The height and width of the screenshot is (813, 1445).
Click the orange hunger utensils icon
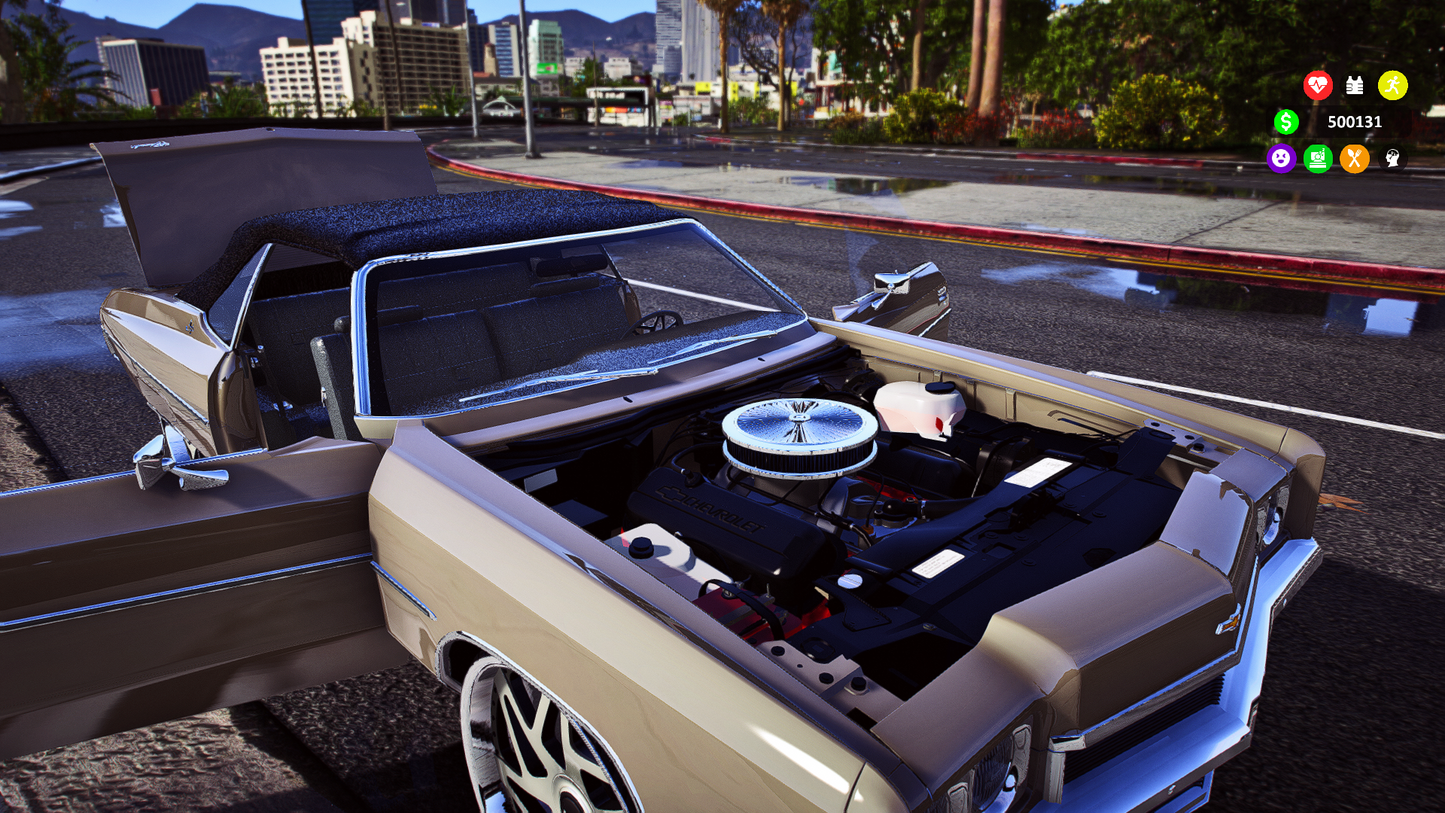pyautogui.click(x=1355, y=159)
